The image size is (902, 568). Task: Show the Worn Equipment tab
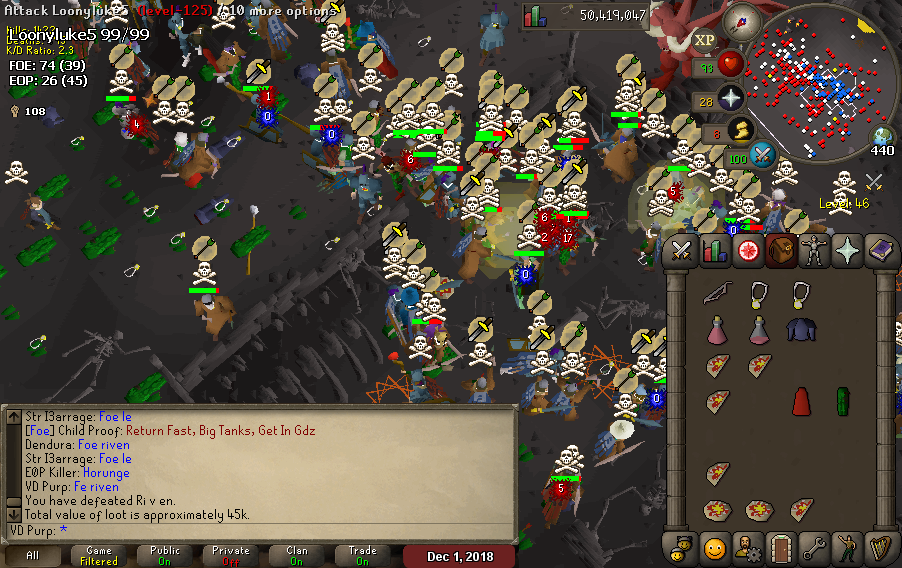[814, 251]
